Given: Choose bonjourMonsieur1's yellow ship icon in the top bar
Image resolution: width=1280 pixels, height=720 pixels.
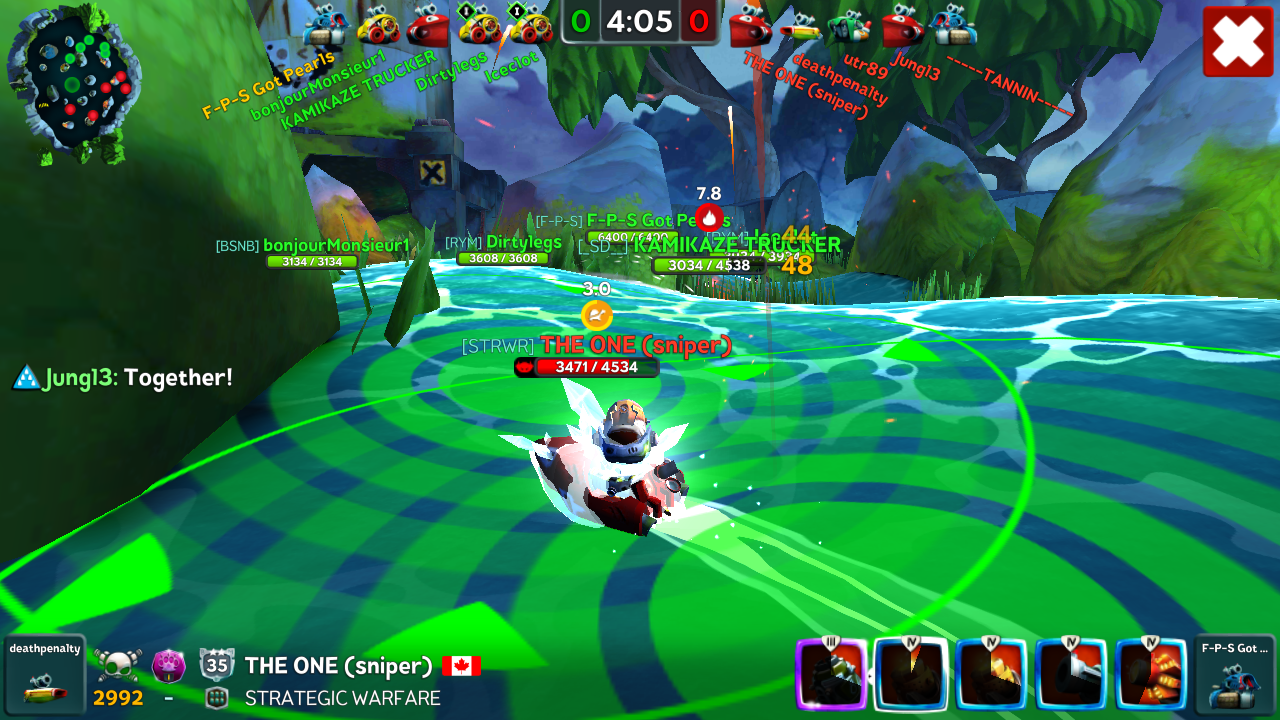Looking at the screenshot, I should point(377,27).
